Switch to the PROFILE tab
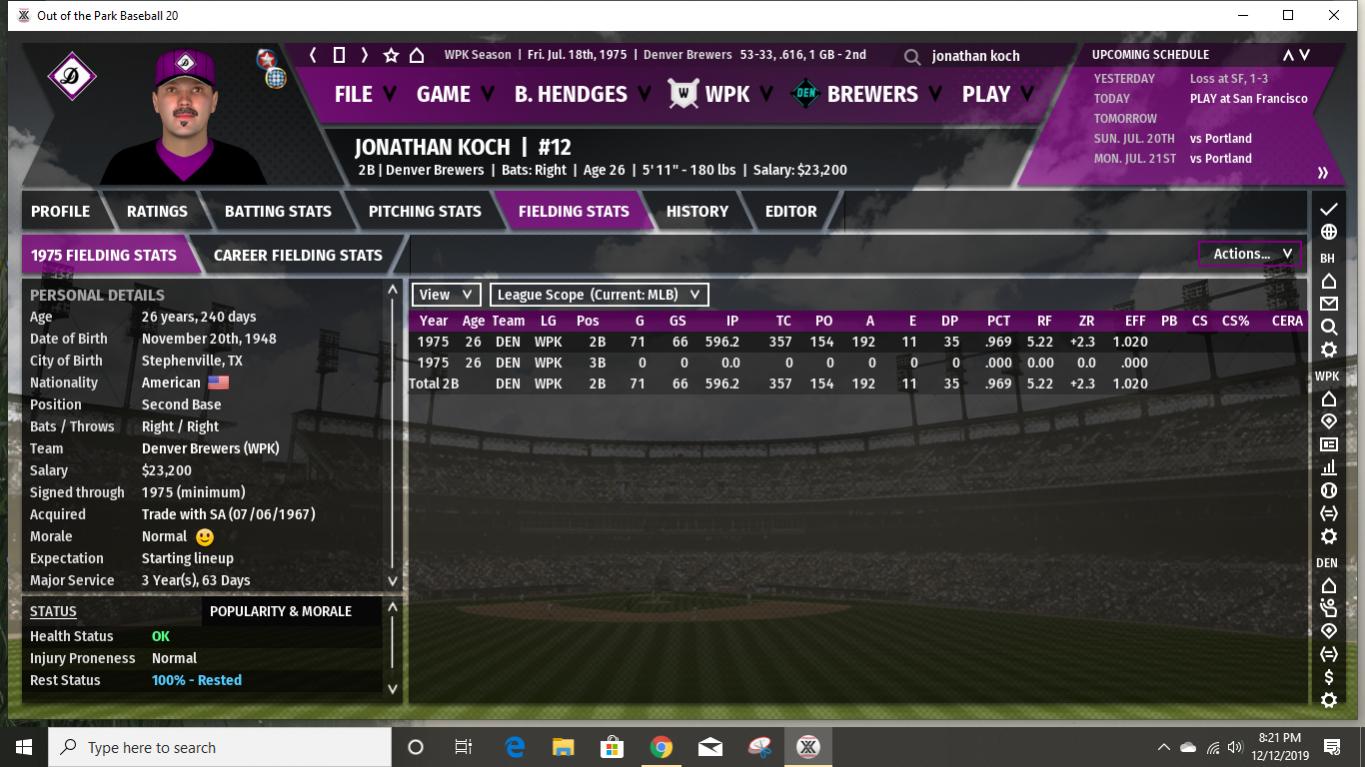 (60, 211)
